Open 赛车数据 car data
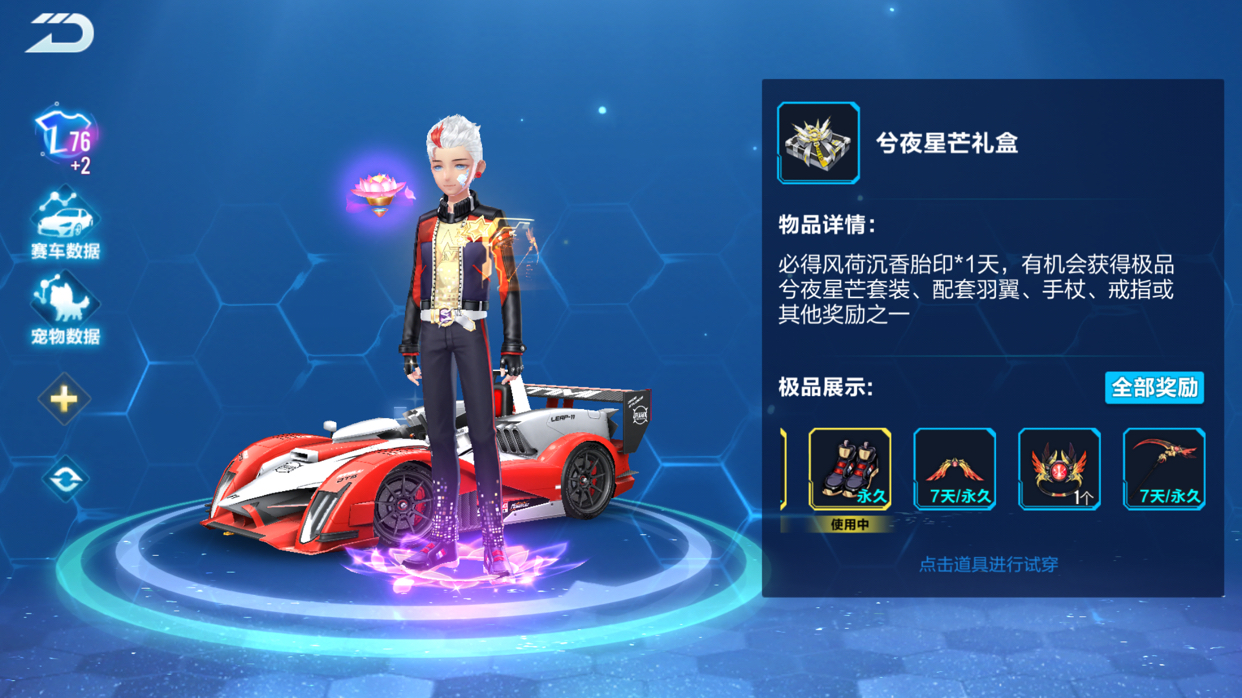Screen dimensions: 1242x698 (65, 224)
